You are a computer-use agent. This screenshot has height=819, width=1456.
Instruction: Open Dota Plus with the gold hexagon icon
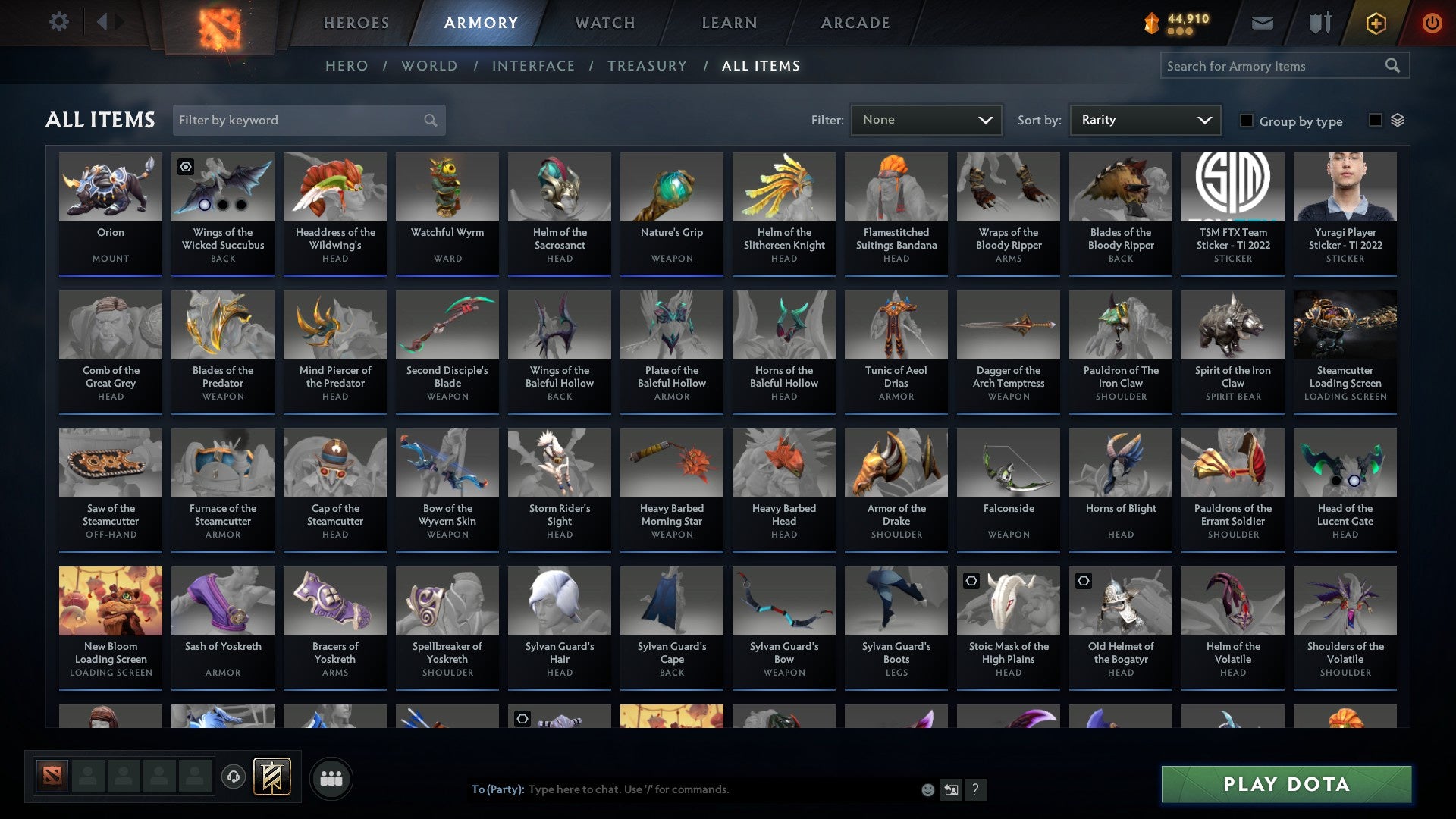coord(1376,23)
